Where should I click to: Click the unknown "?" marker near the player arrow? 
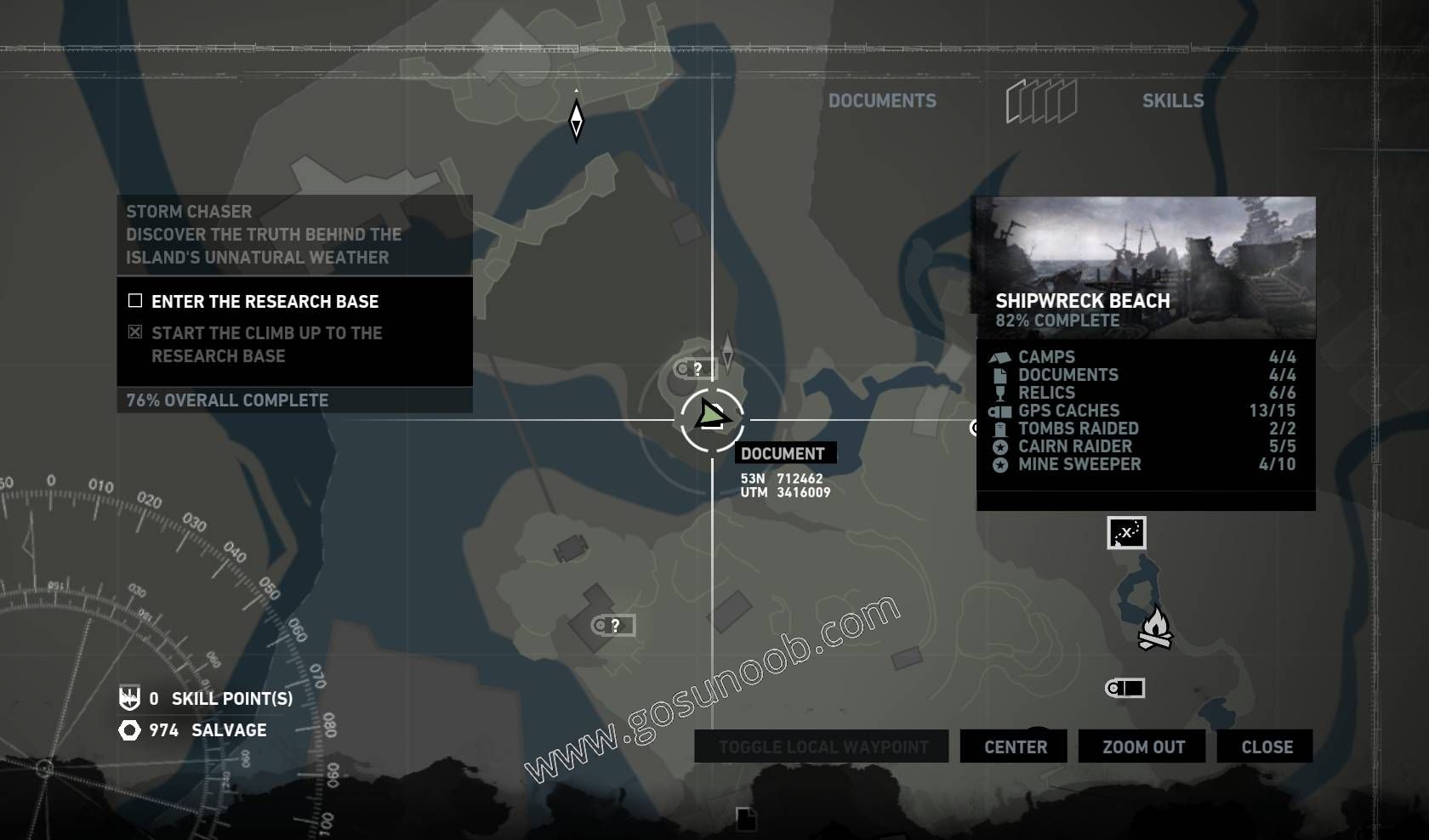coord(691,367)
